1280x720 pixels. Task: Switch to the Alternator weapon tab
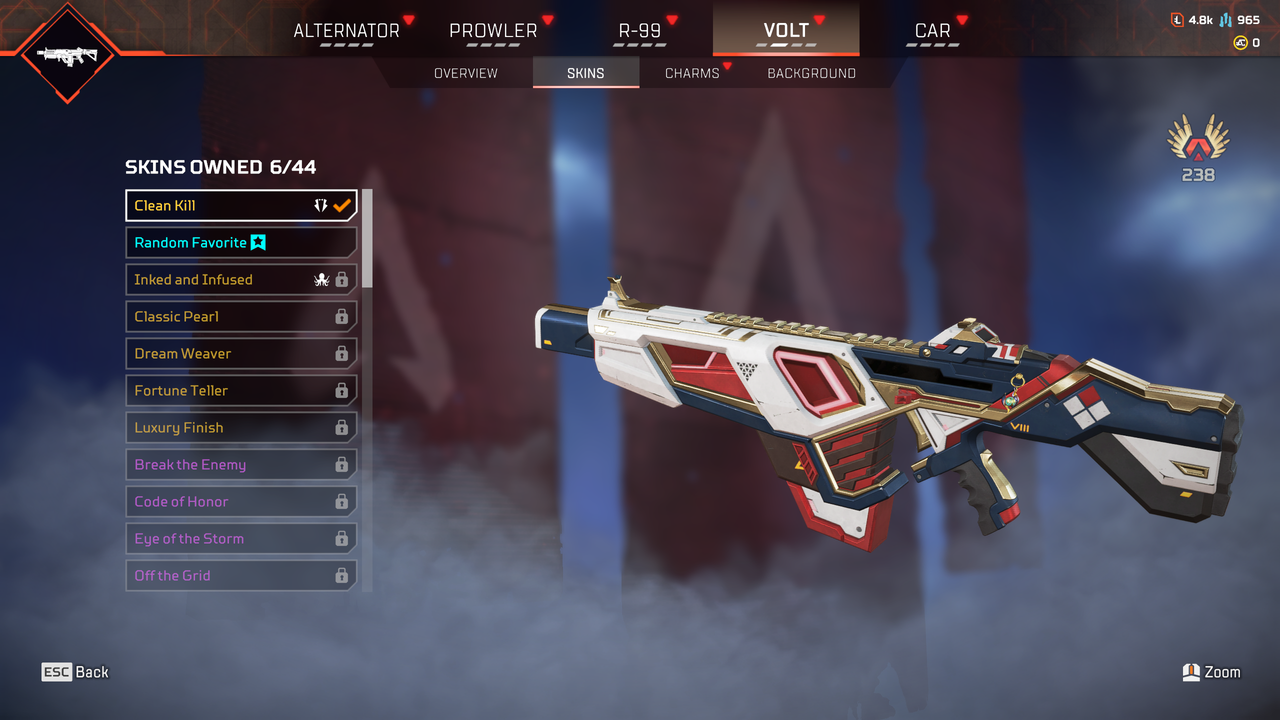pyautogui.click(x=346, y=30)
